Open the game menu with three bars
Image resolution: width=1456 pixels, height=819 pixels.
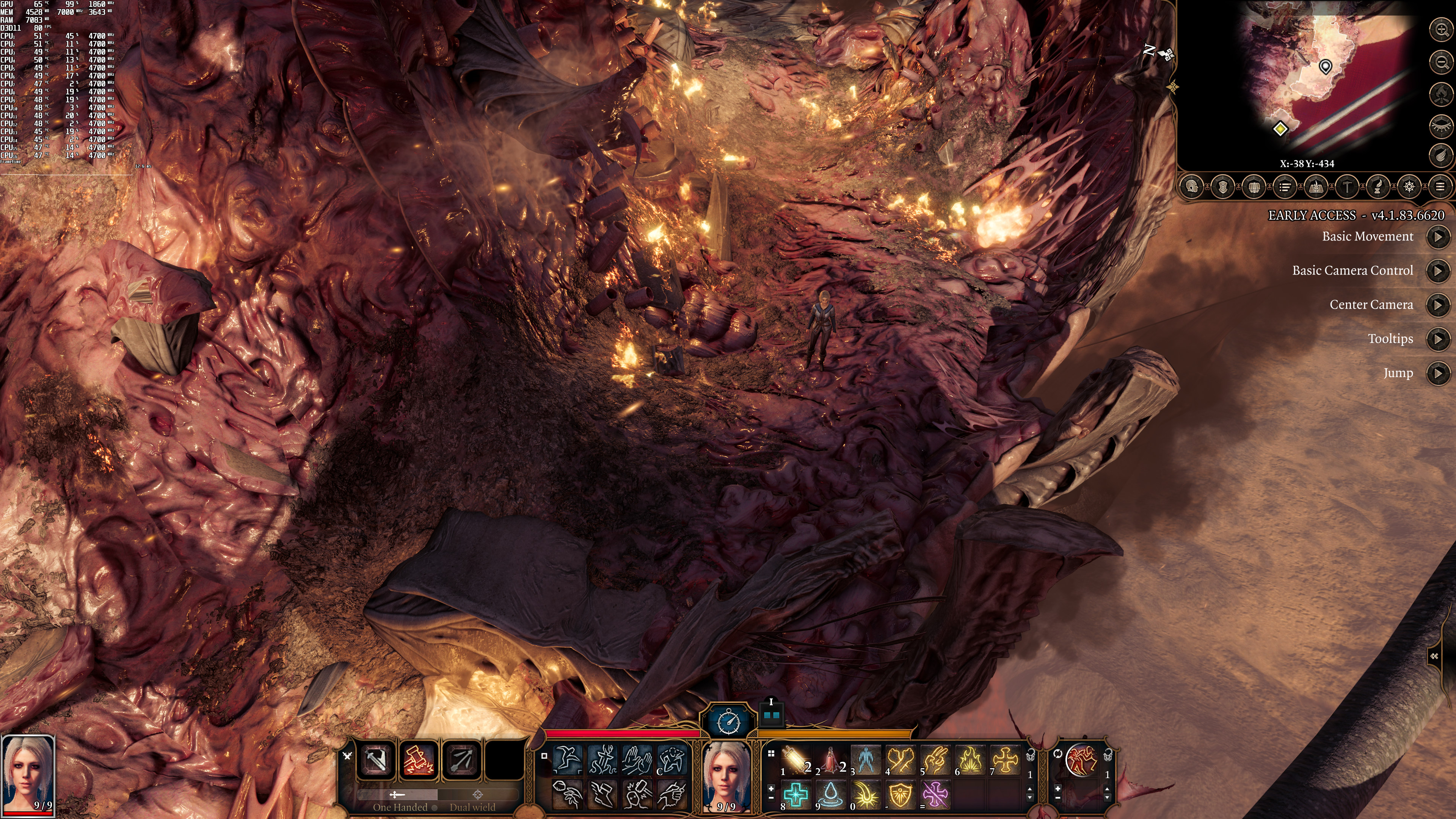pyautogui.click(x=1440, y=187)
